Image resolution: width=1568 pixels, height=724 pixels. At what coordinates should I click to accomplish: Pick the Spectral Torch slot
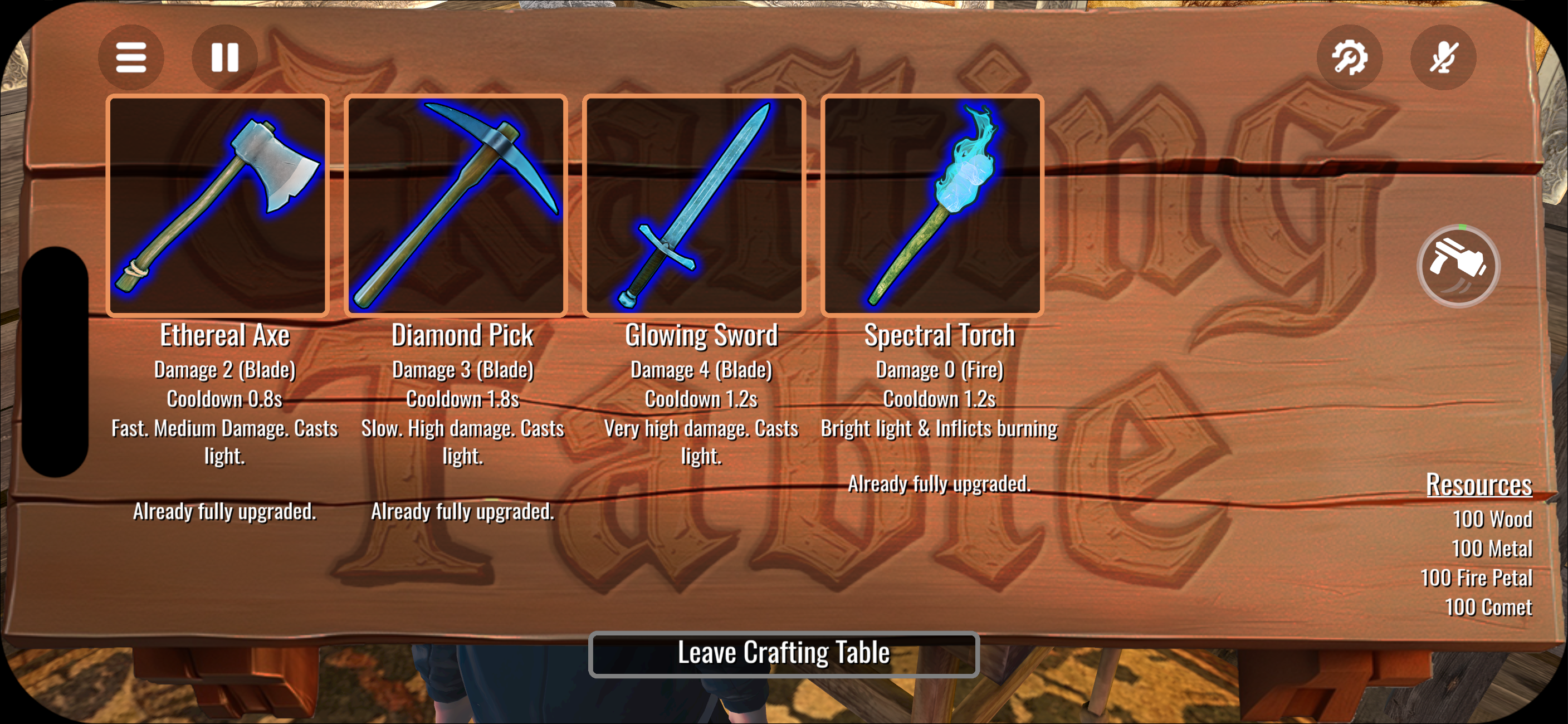coord(932,206)
